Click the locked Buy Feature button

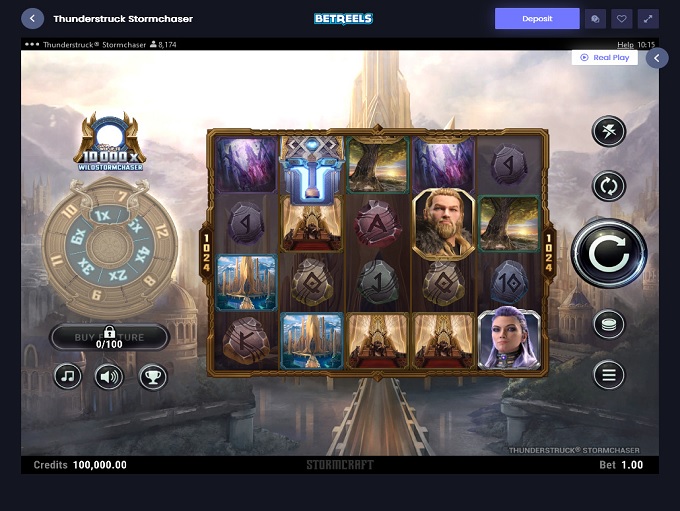tap(109, 337)
